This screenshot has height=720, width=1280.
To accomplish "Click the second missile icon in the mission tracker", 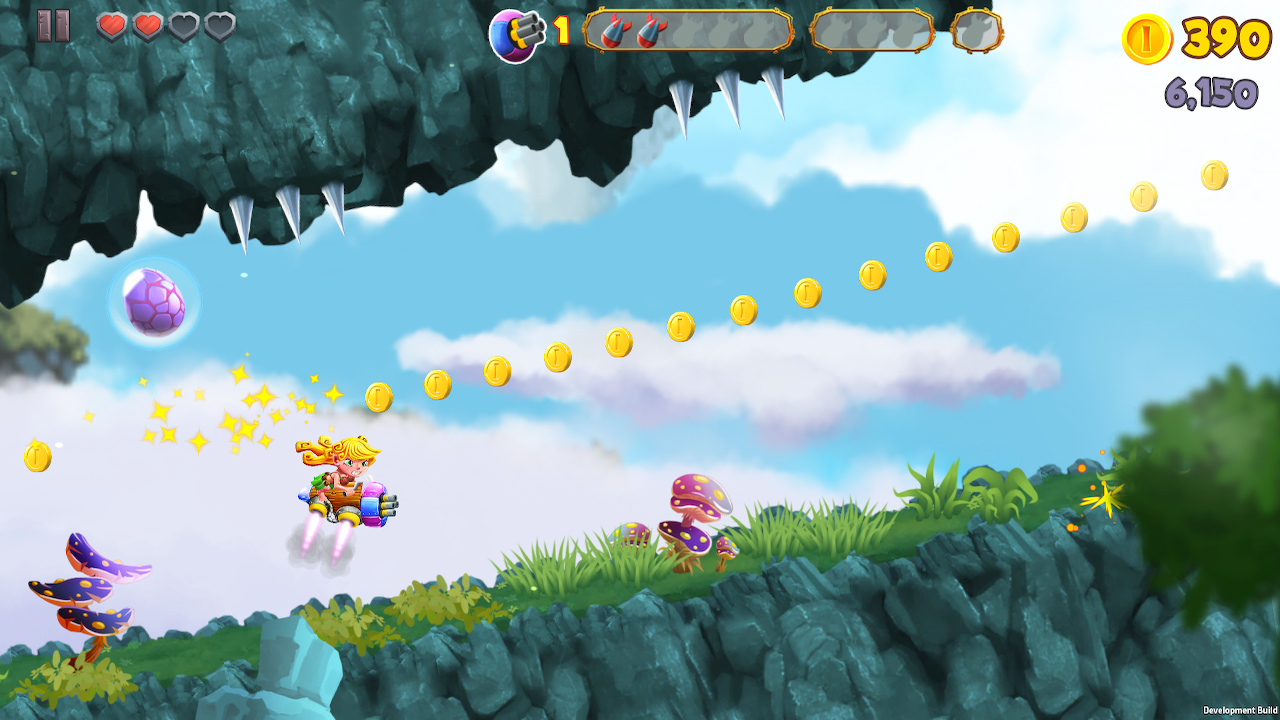I will click(650, 31).
